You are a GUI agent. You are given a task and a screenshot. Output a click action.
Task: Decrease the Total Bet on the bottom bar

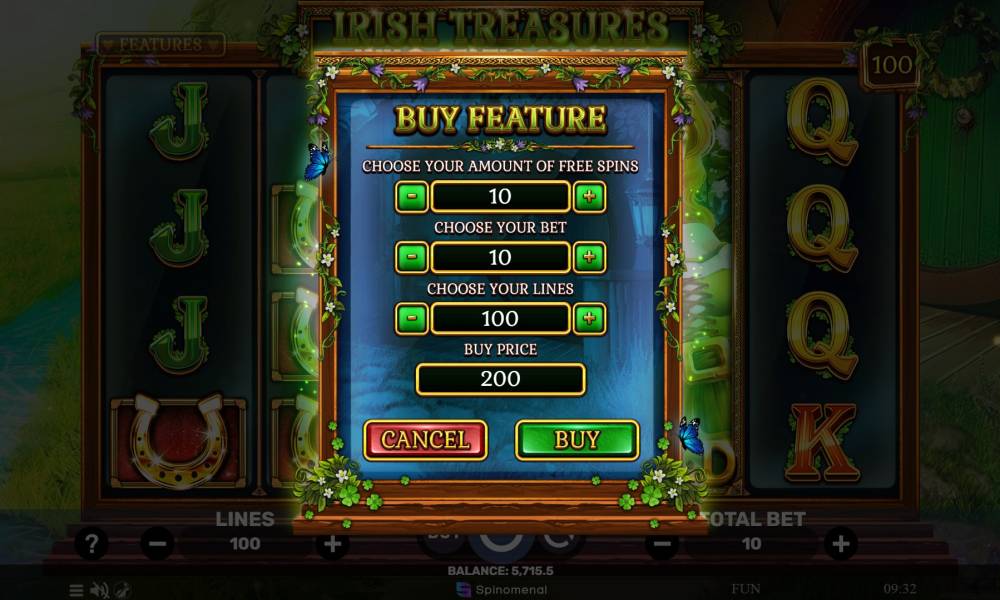click(661, 544)
